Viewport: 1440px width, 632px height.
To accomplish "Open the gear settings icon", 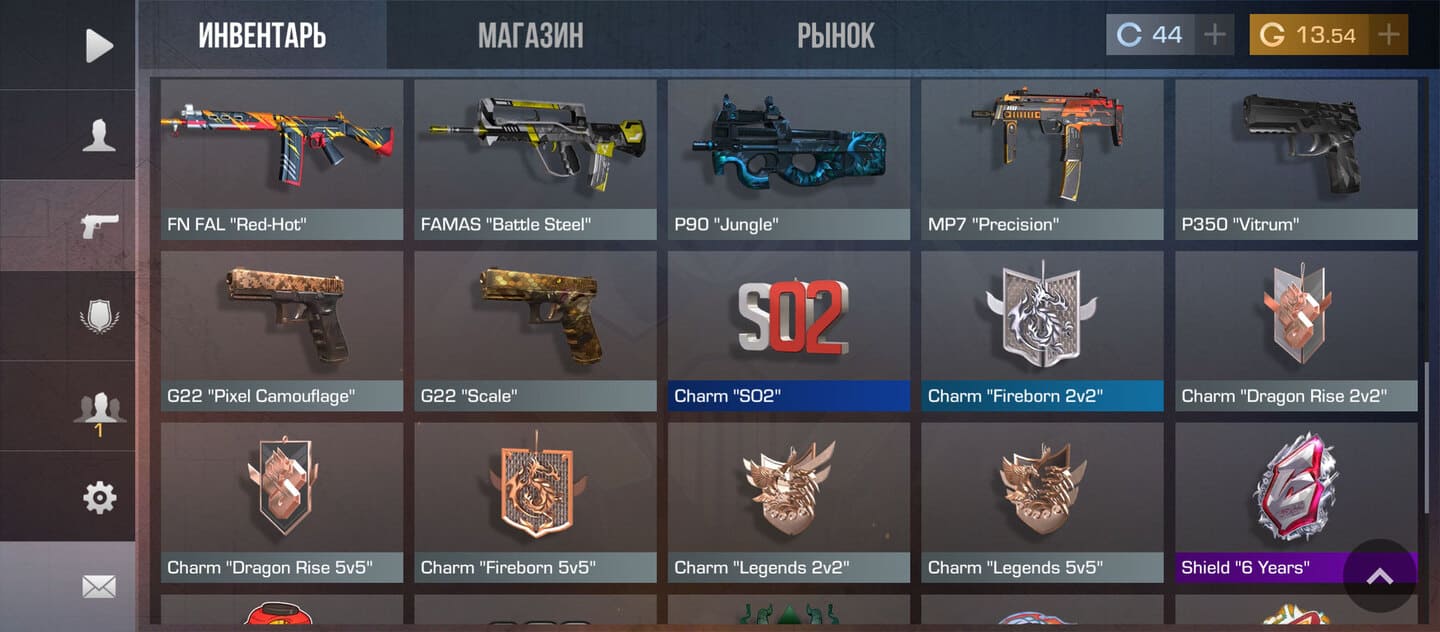I will [x=98, y=497].
